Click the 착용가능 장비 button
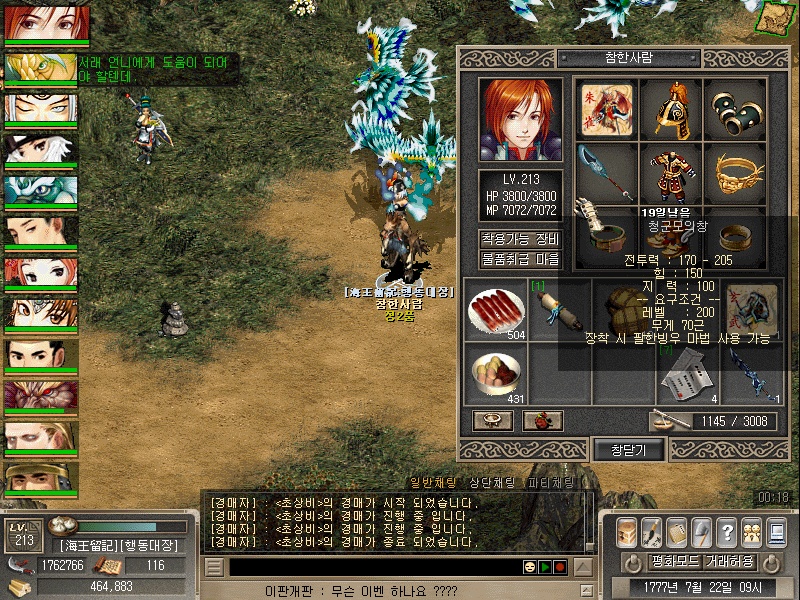Screen dimensions: 800x600 [520, 239]
